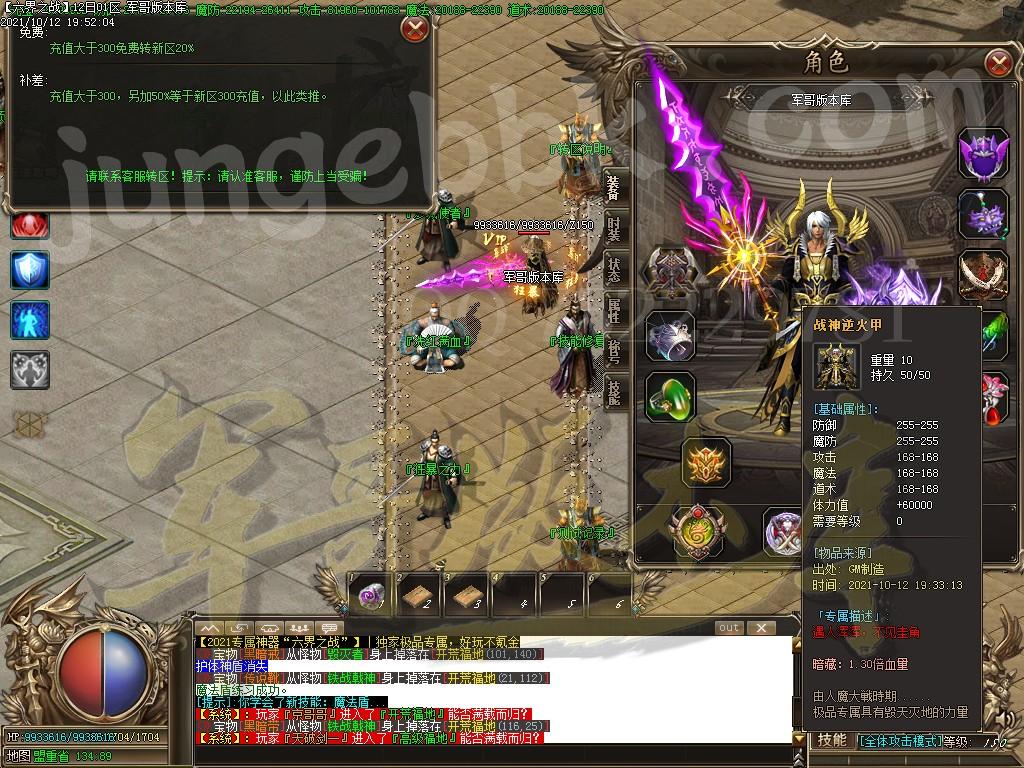This screenshot has height=768, width=1024.
Task: Open the 技能 button at bottom right
Action: [832, 740]
